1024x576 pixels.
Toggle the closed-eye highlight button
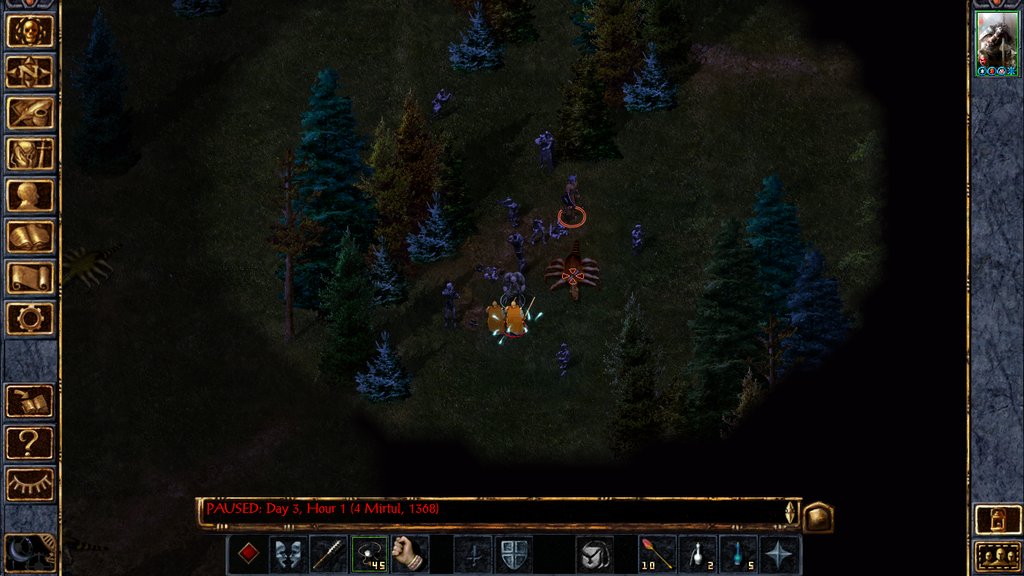[30, 484]
